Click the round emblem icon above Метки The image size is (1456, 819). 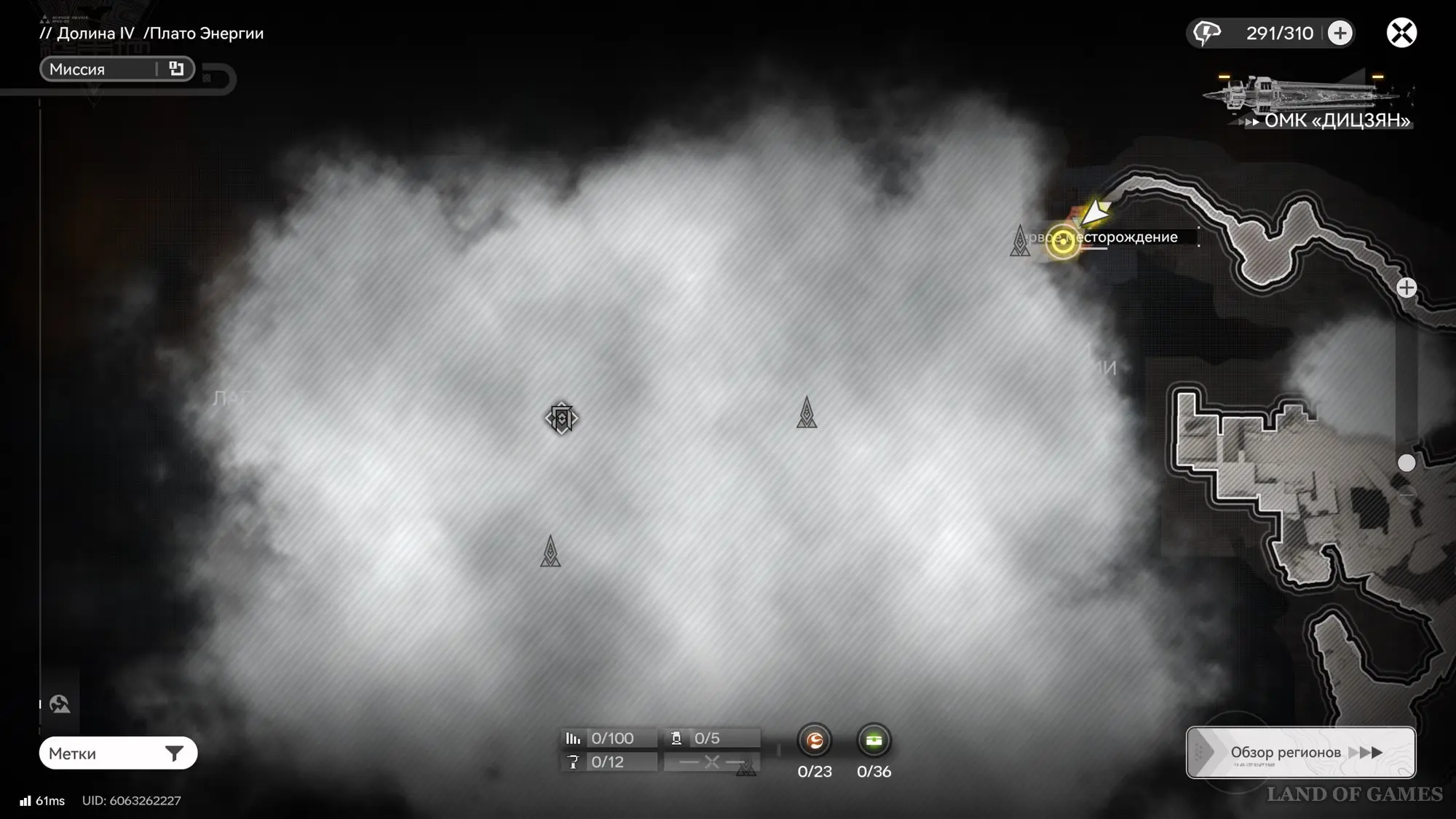click(60, 704)
